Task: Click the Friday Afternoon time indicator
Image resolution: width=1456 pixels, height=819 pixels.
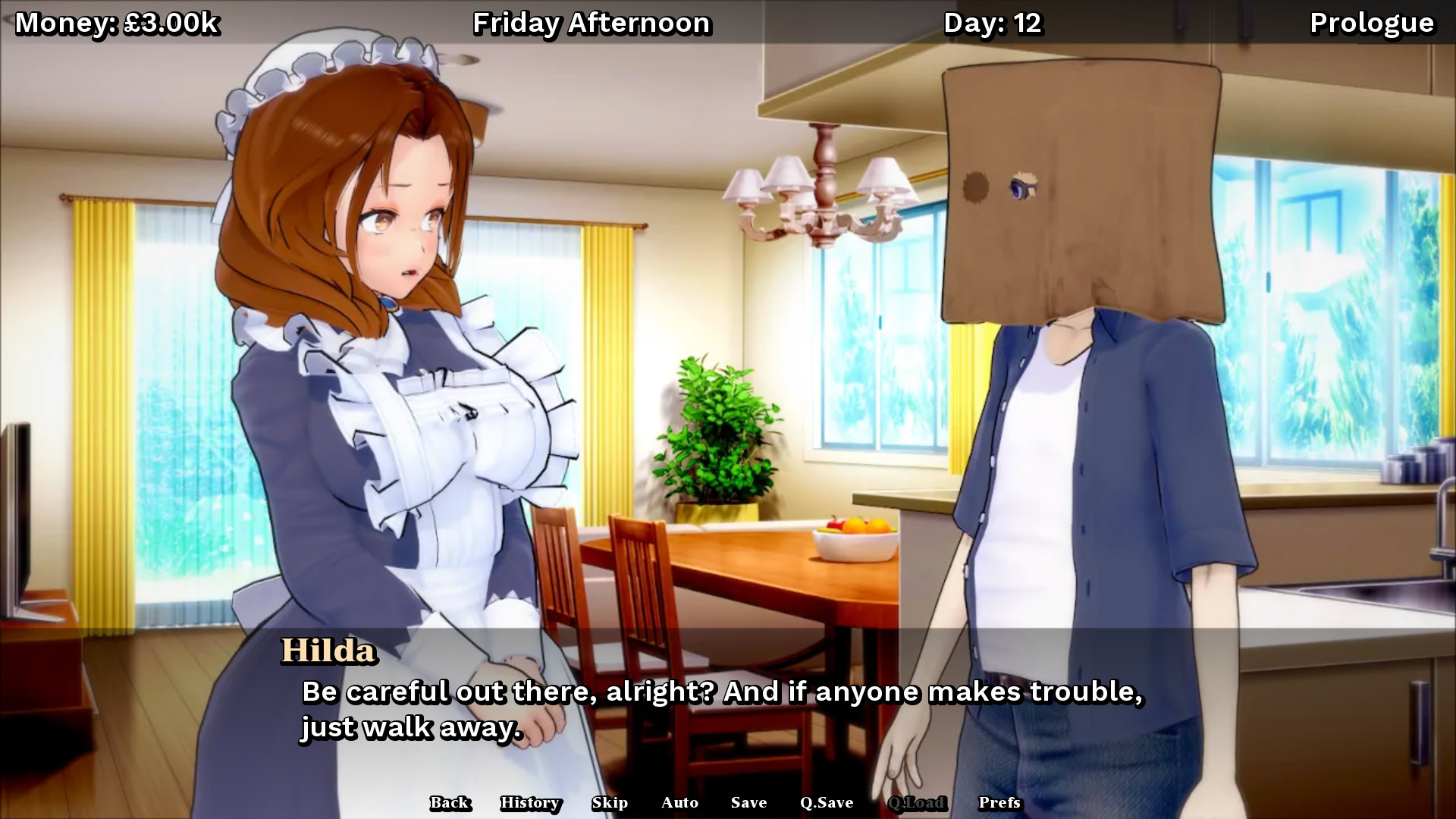Action: pos(592,23)
